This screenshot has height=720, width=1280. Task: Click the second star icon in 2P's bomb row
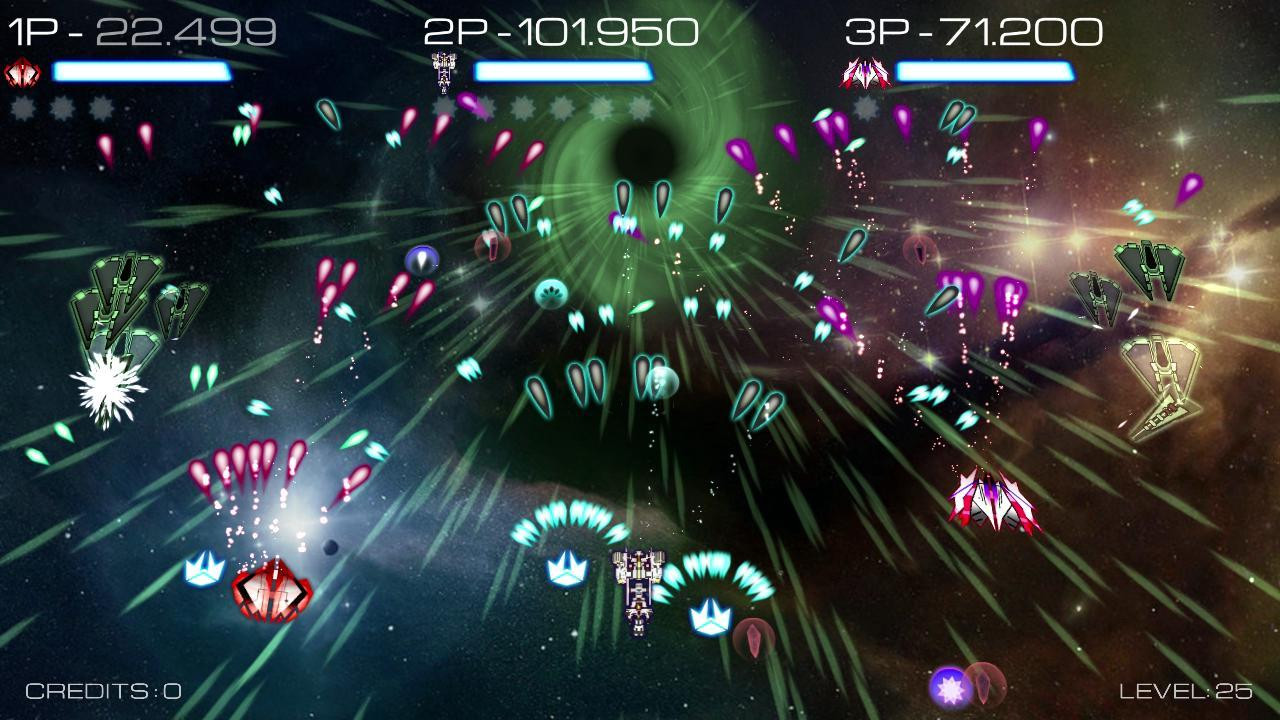484,107
